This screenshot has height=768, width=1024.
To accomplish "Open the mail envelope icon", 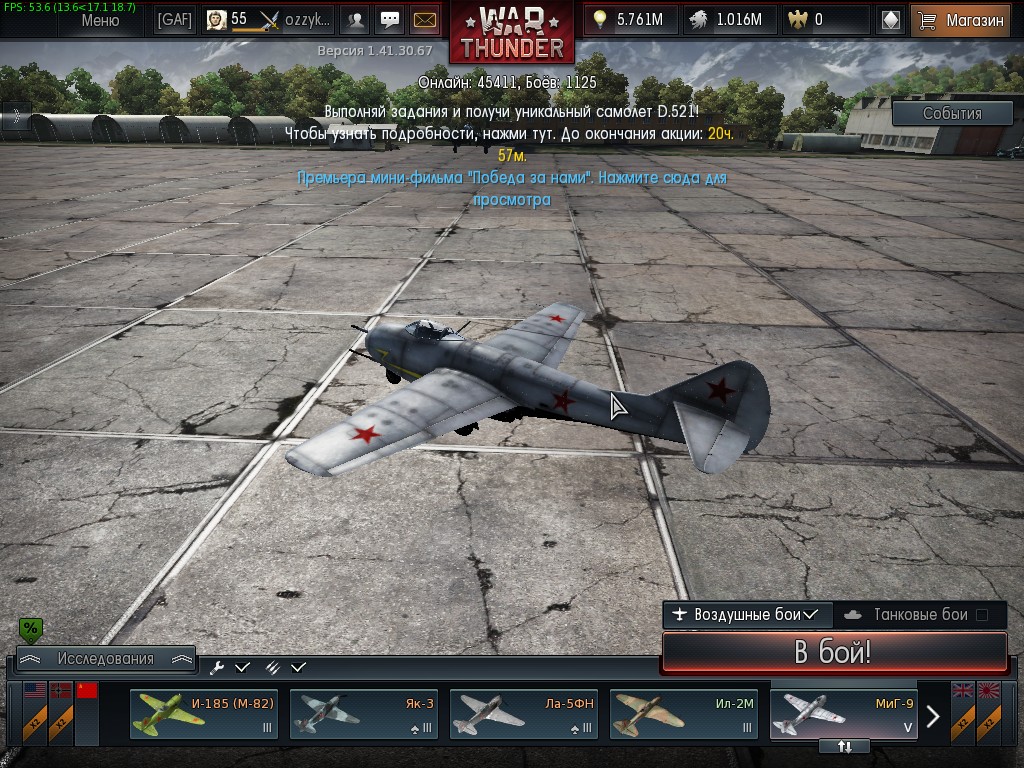I will 425,20.
